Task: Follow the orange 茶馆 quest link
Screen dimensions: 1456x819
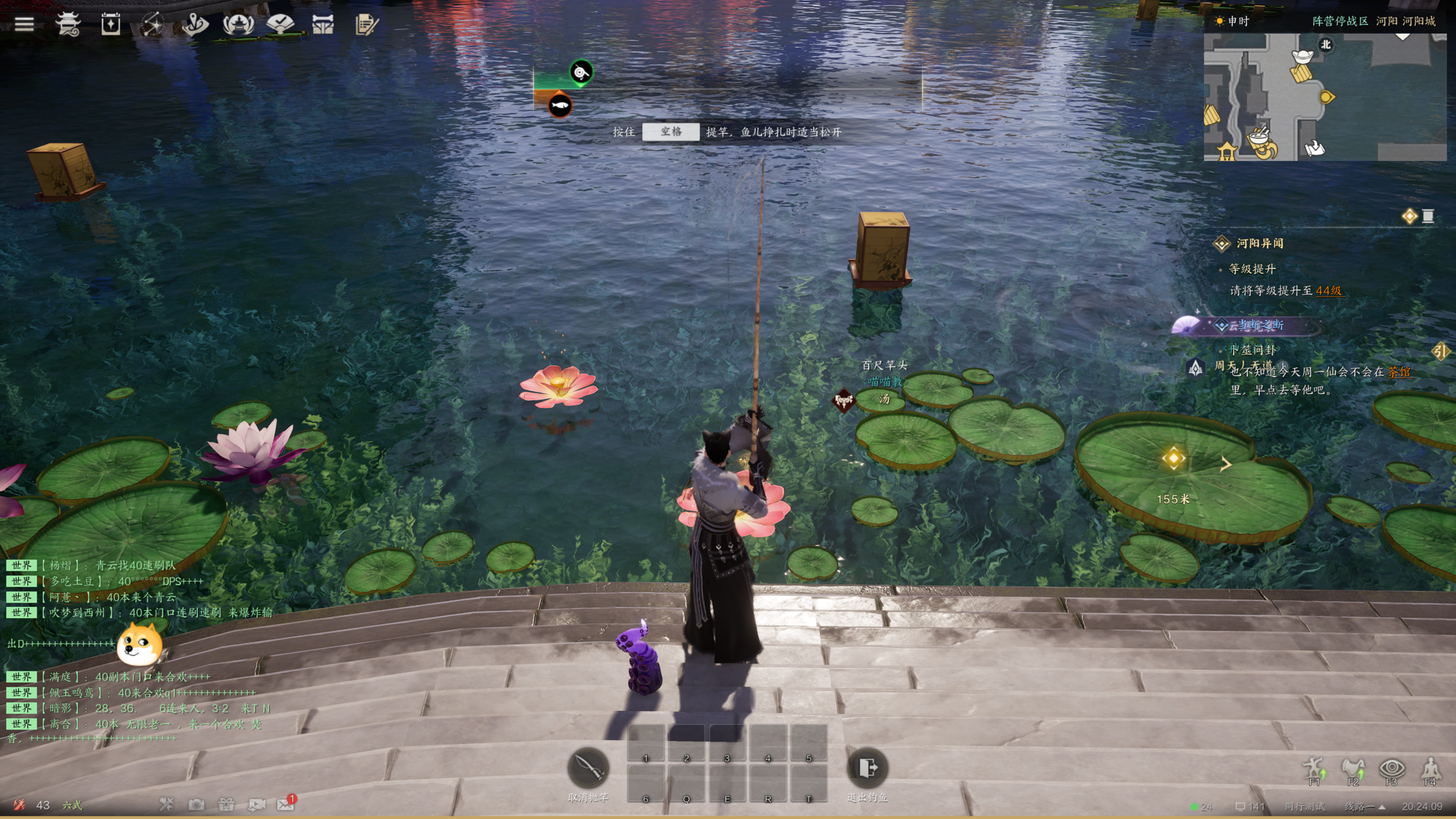Action: [x=1400, y=372]
